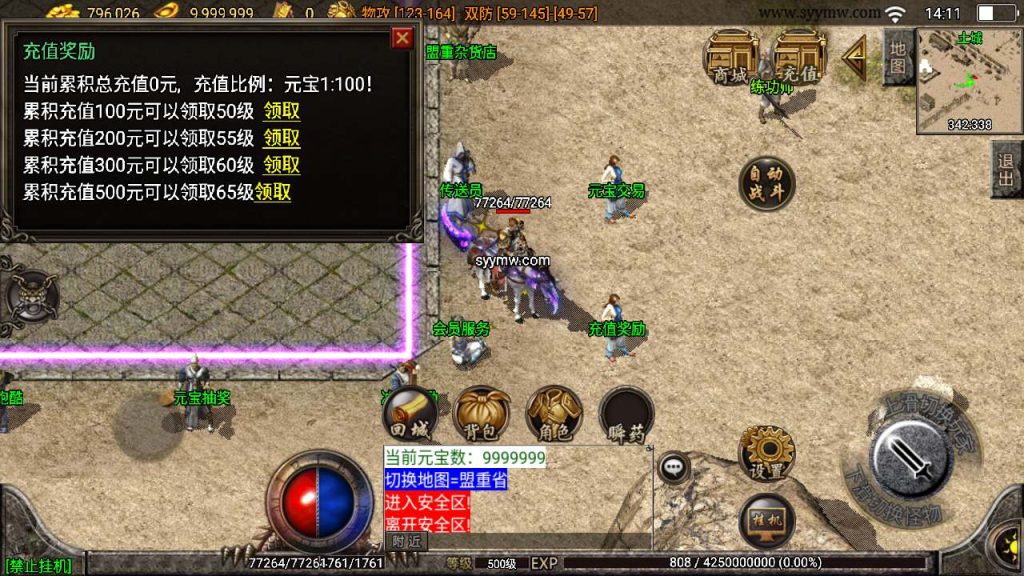This screenshot has height=576, width=1024.
Task: Exit using the 退出 button
Action: (1005, 168)
